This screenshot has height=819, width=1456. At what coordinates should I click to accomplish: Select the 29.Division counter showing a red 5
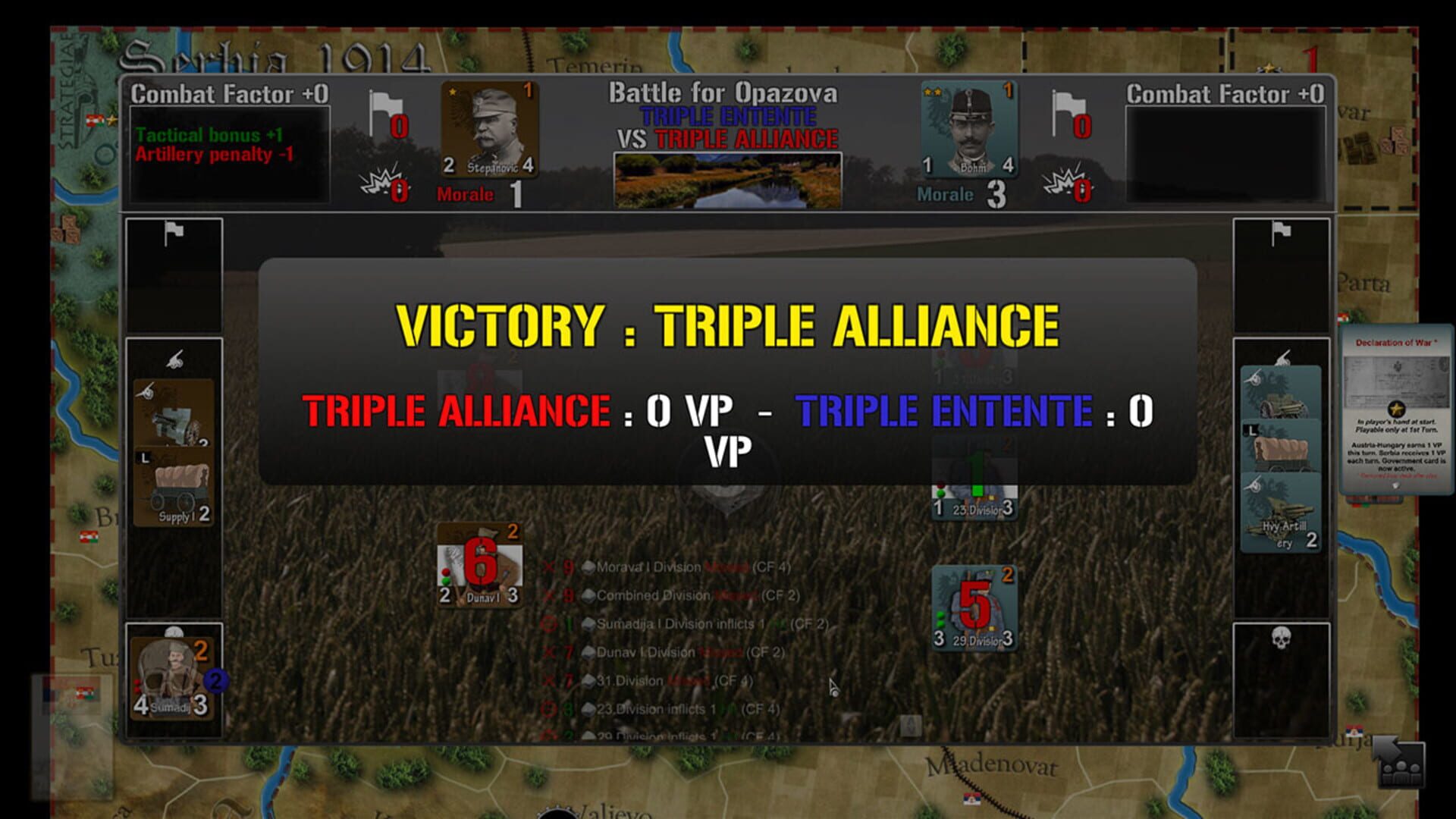click(974, 607)
